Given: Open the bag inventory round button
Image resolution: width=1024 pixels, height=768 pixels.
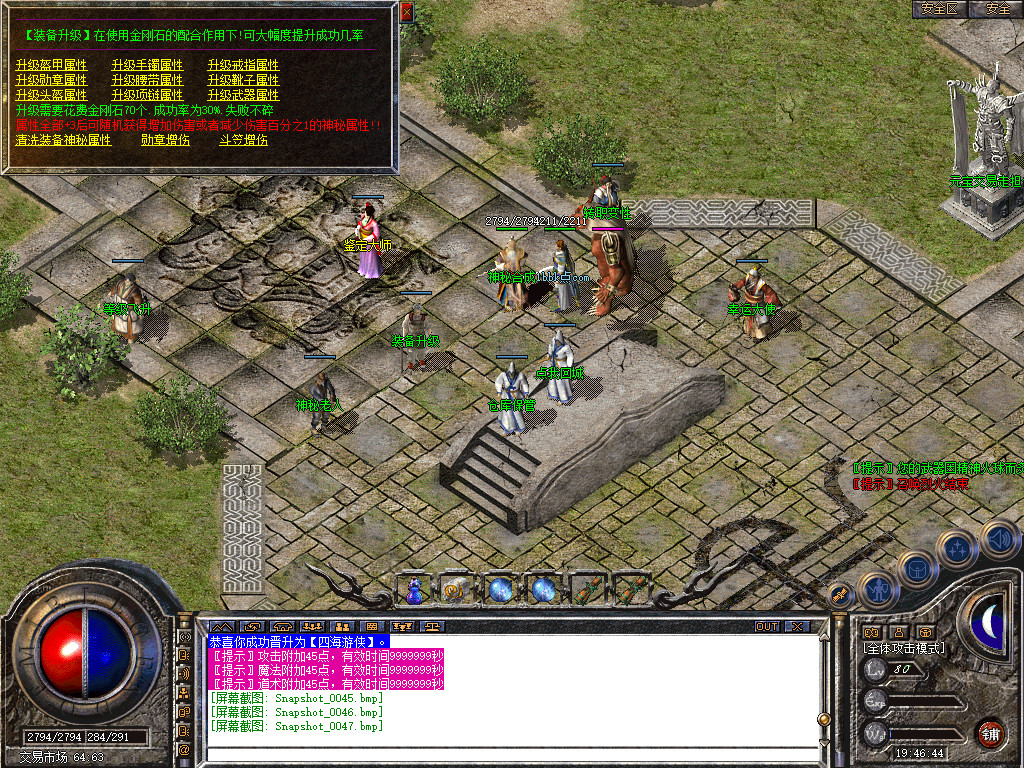Looking at the screenshot, I should [916, 569].
